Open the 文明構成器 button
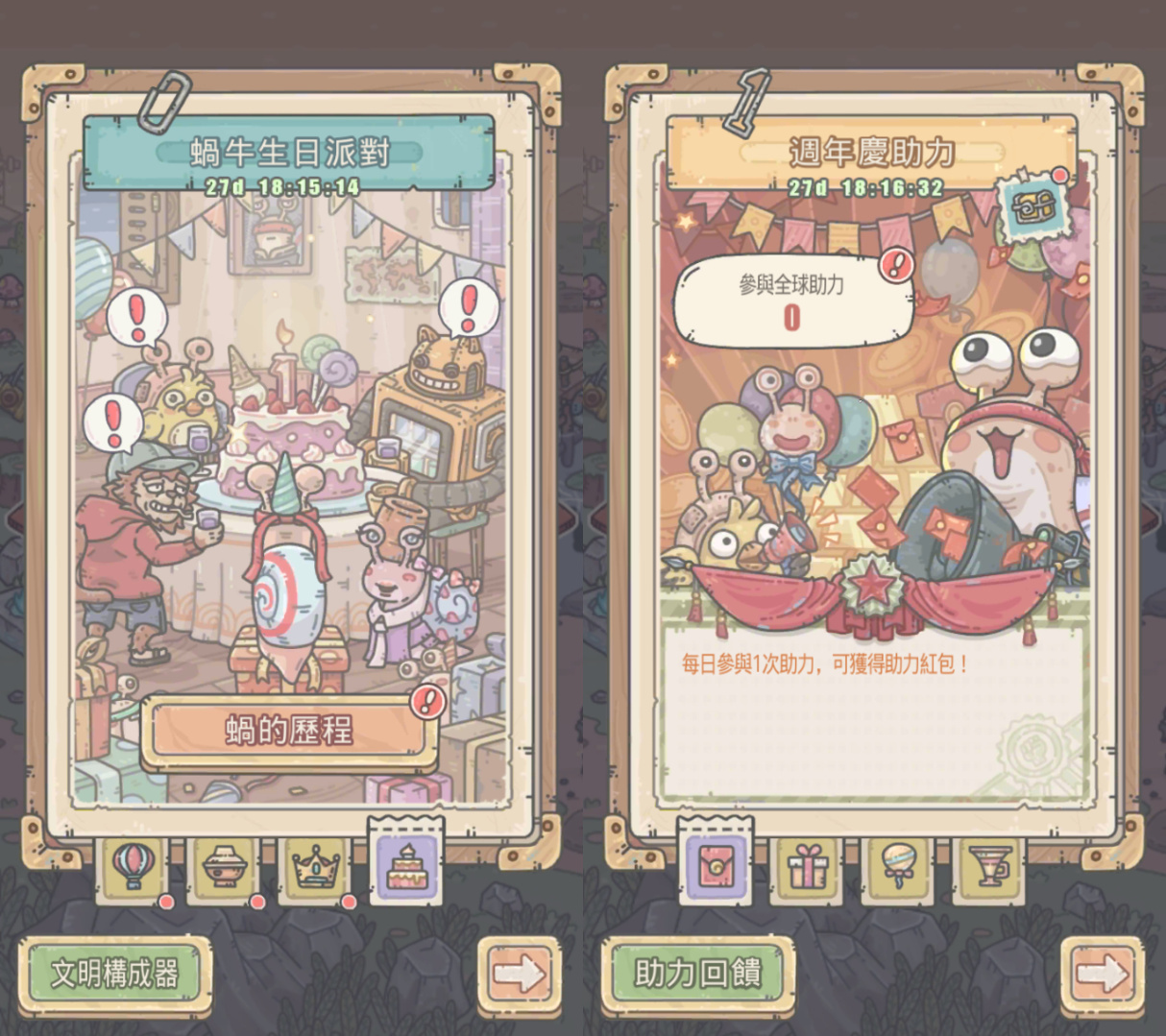 coord(115,975)
